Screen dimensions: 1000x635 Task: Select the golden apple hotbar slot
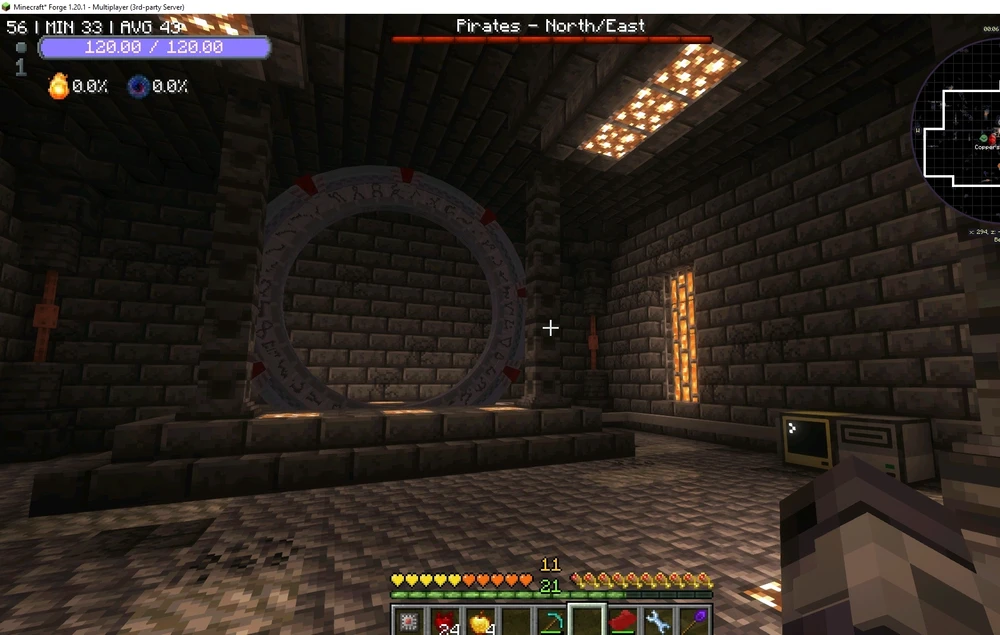click(x=480, y=622)
